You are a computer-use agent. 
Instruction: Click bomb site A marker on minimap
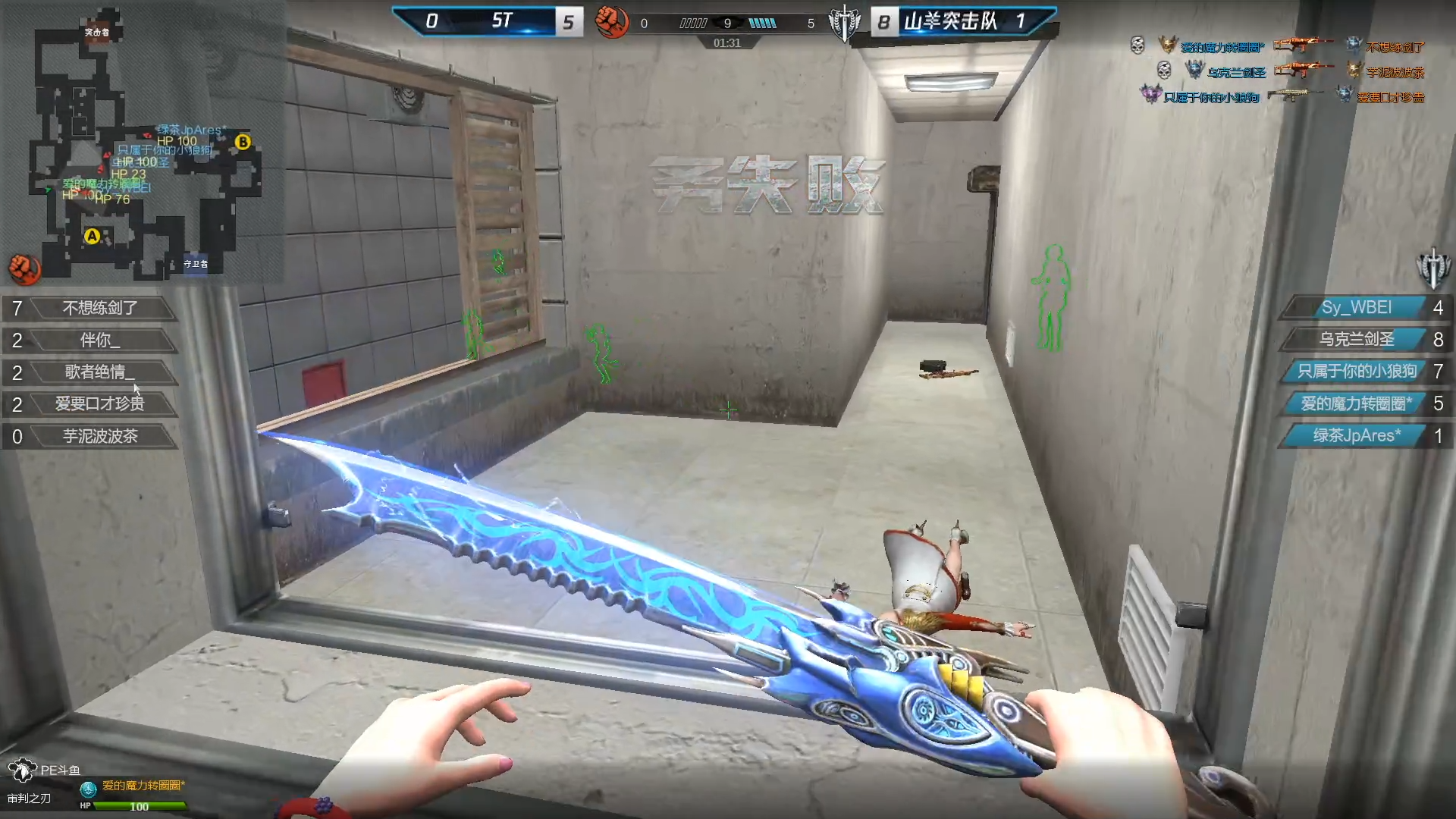92,237
